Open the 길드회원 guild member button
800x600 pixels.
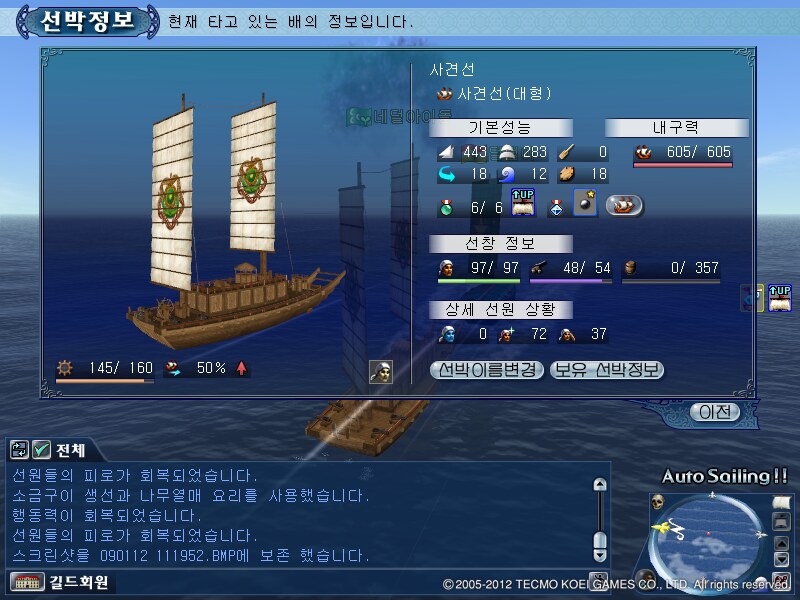tap(59, 582)
